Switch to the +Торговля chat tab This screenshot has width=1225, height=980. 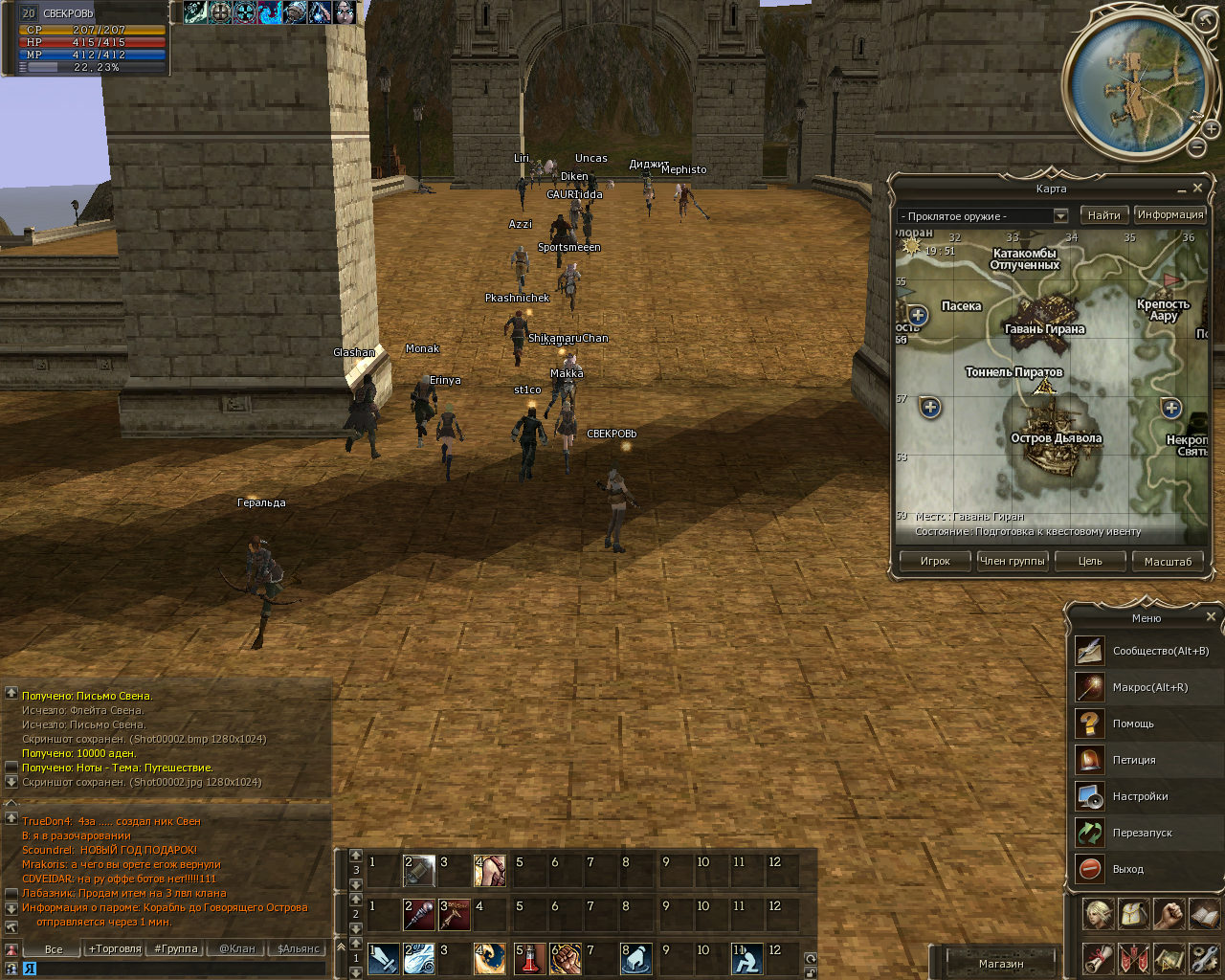point(115,949)
